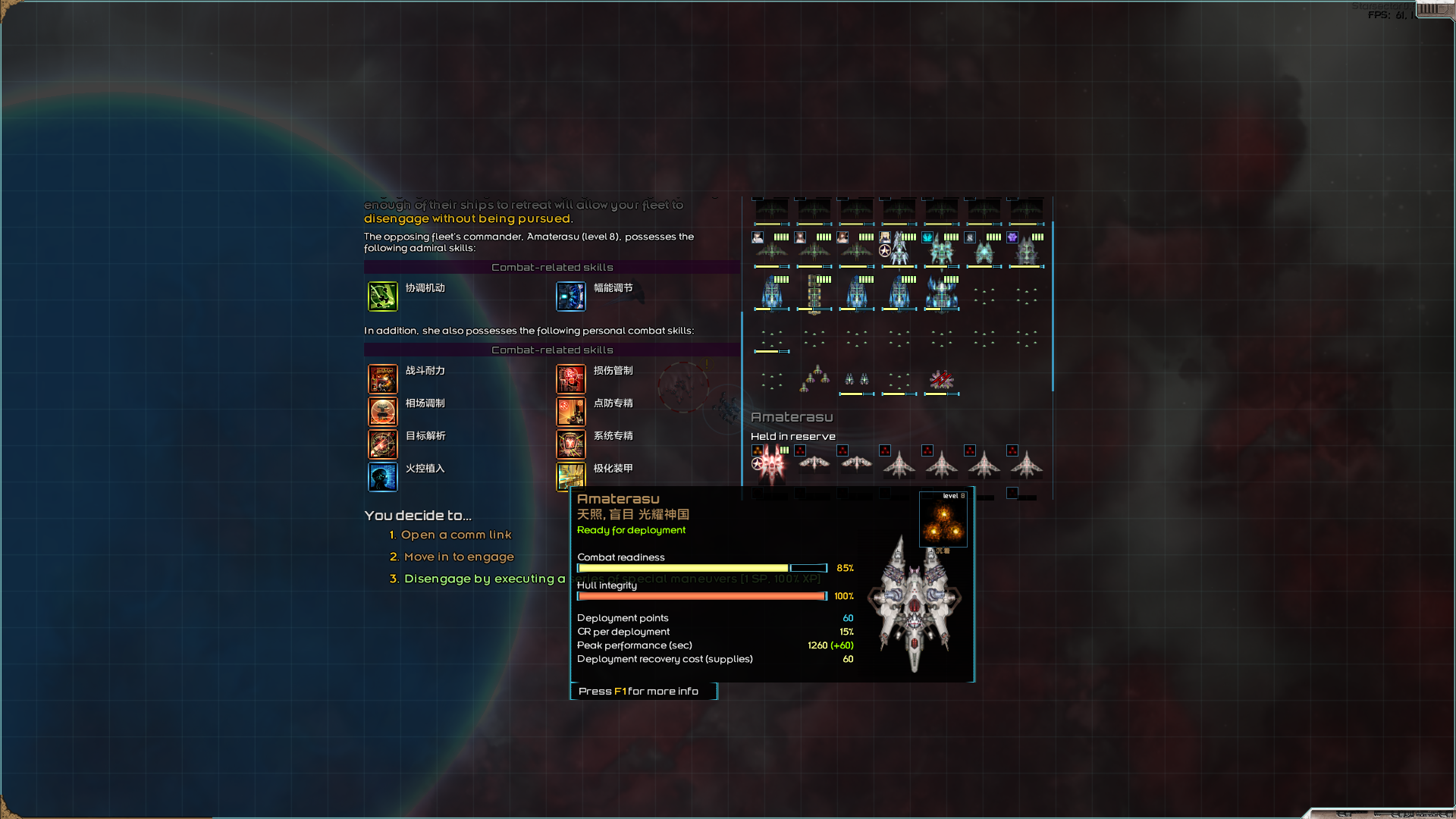Viewport: 1456px width, 819px height.
Task: Click the 战斗耐力 combat skill icon
Action: [383, 379]
